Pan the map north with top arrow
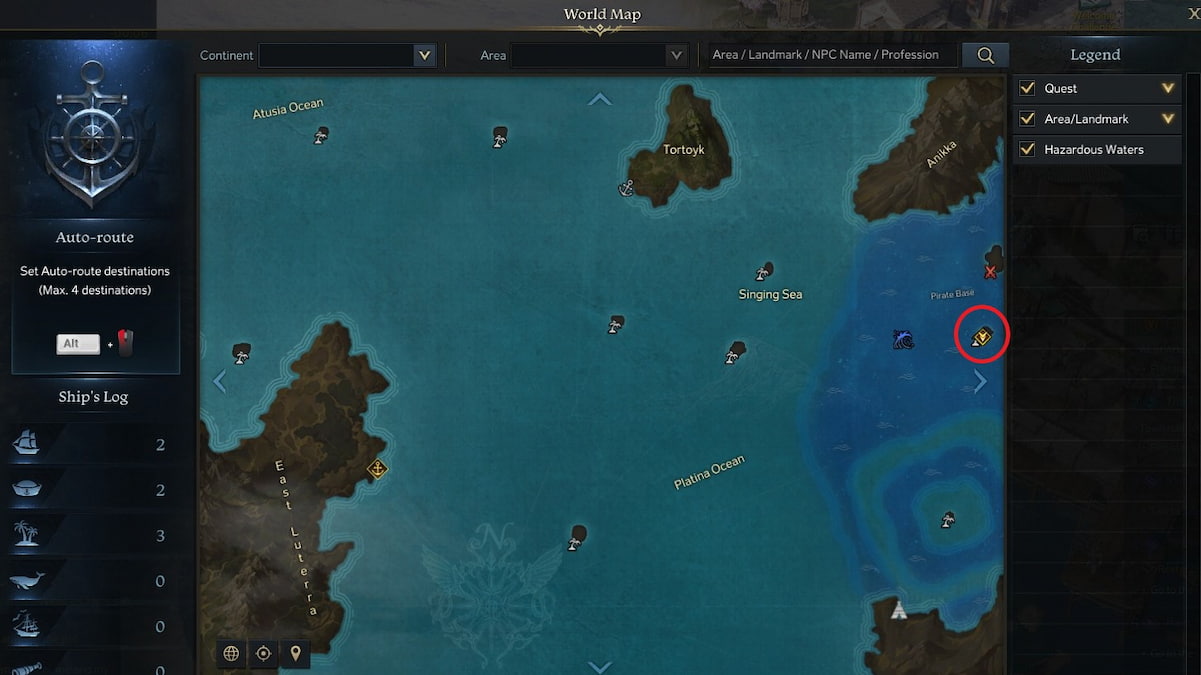This screenshot has height=675, width=1201. point(600,99)
